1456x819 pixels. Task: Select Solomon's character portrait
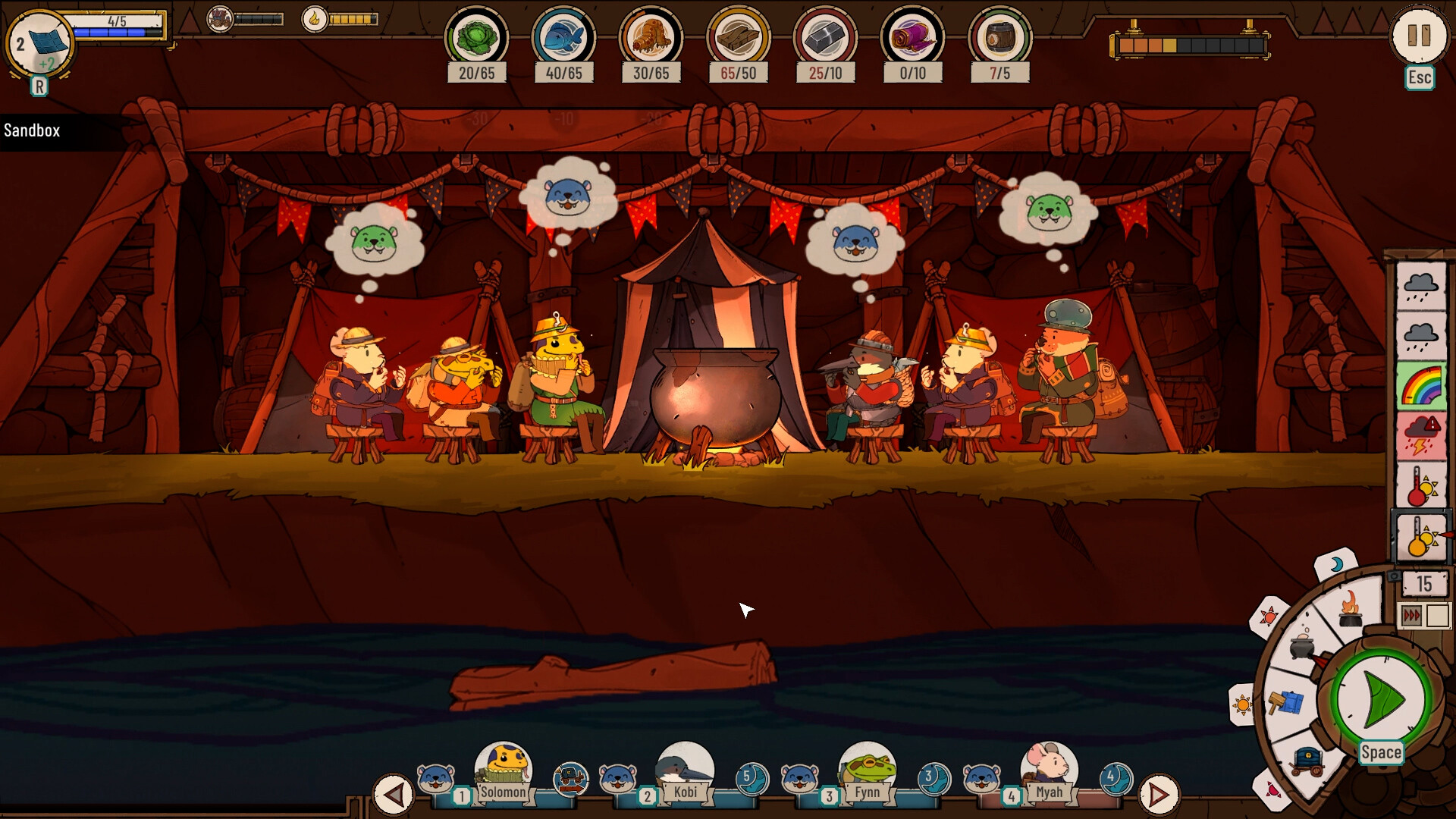click(503, 767)
